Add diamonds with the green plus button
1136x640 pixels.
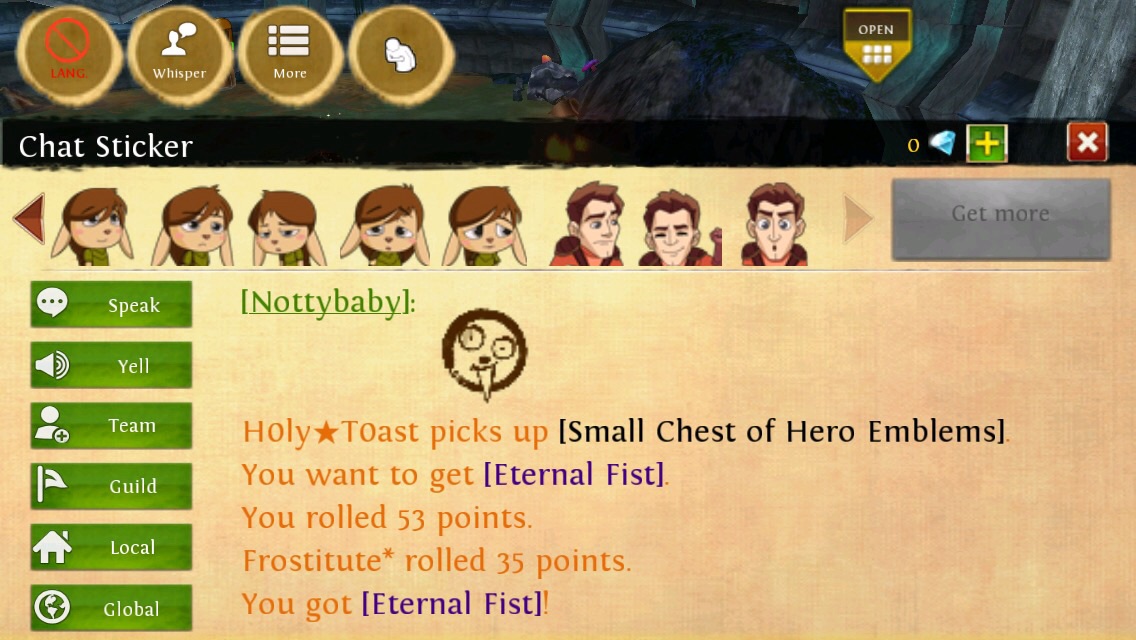tap(987, 145)
